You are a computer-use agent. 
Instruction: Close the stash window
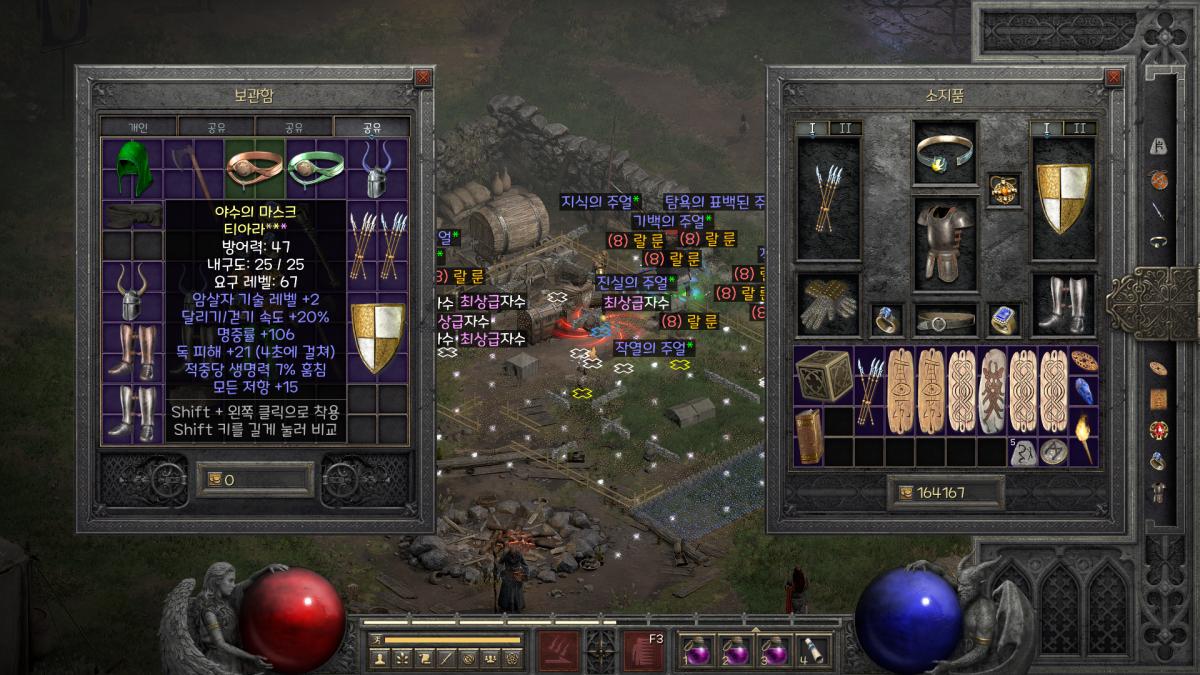click(423, 76)
